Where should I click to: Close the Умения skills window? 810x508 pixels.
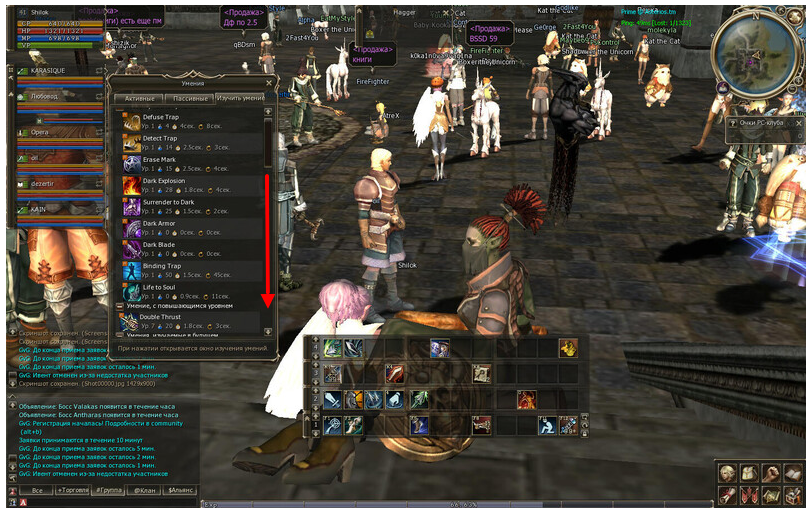click(268, 84)
